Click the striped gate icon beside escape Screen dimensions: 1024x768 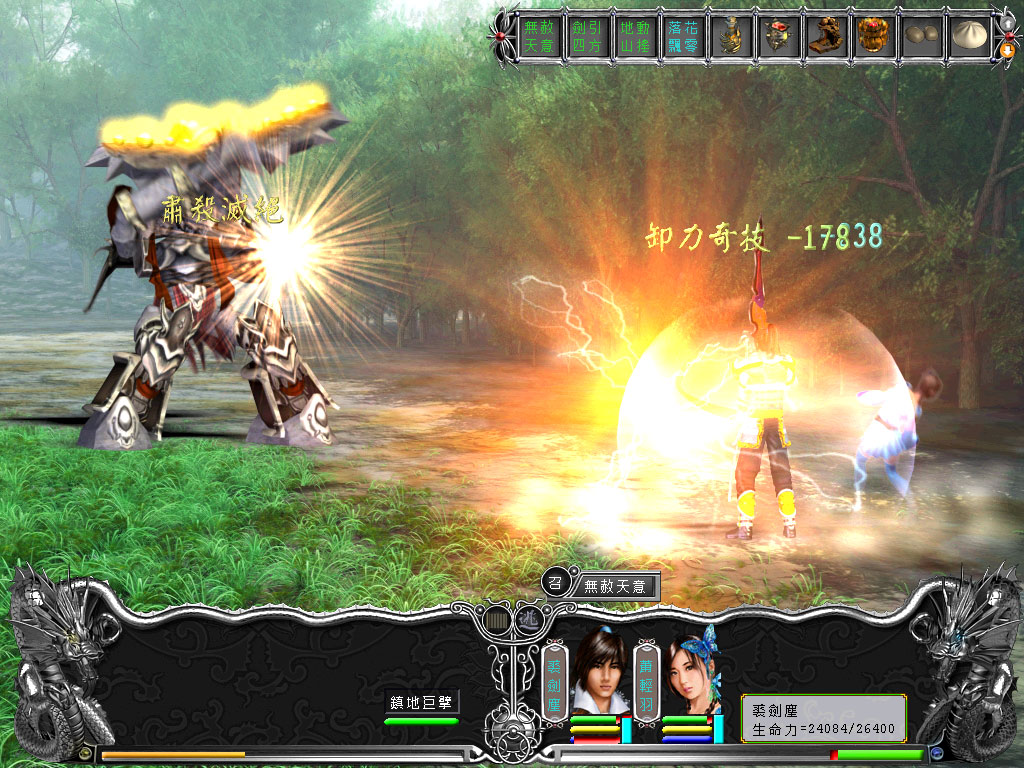pos(495,619)
